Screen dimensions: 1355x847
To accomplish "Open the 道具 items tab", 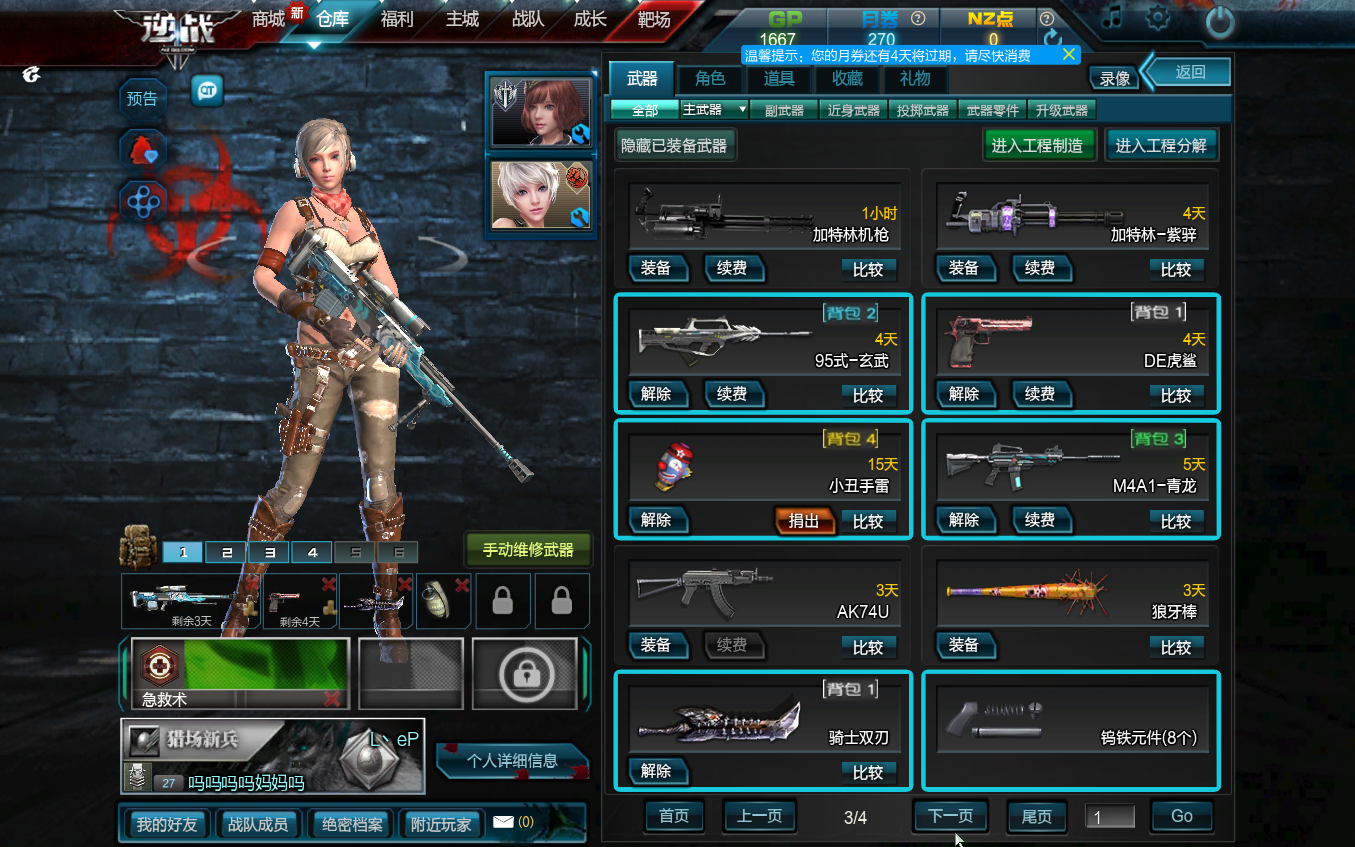I will coord(779,79).
